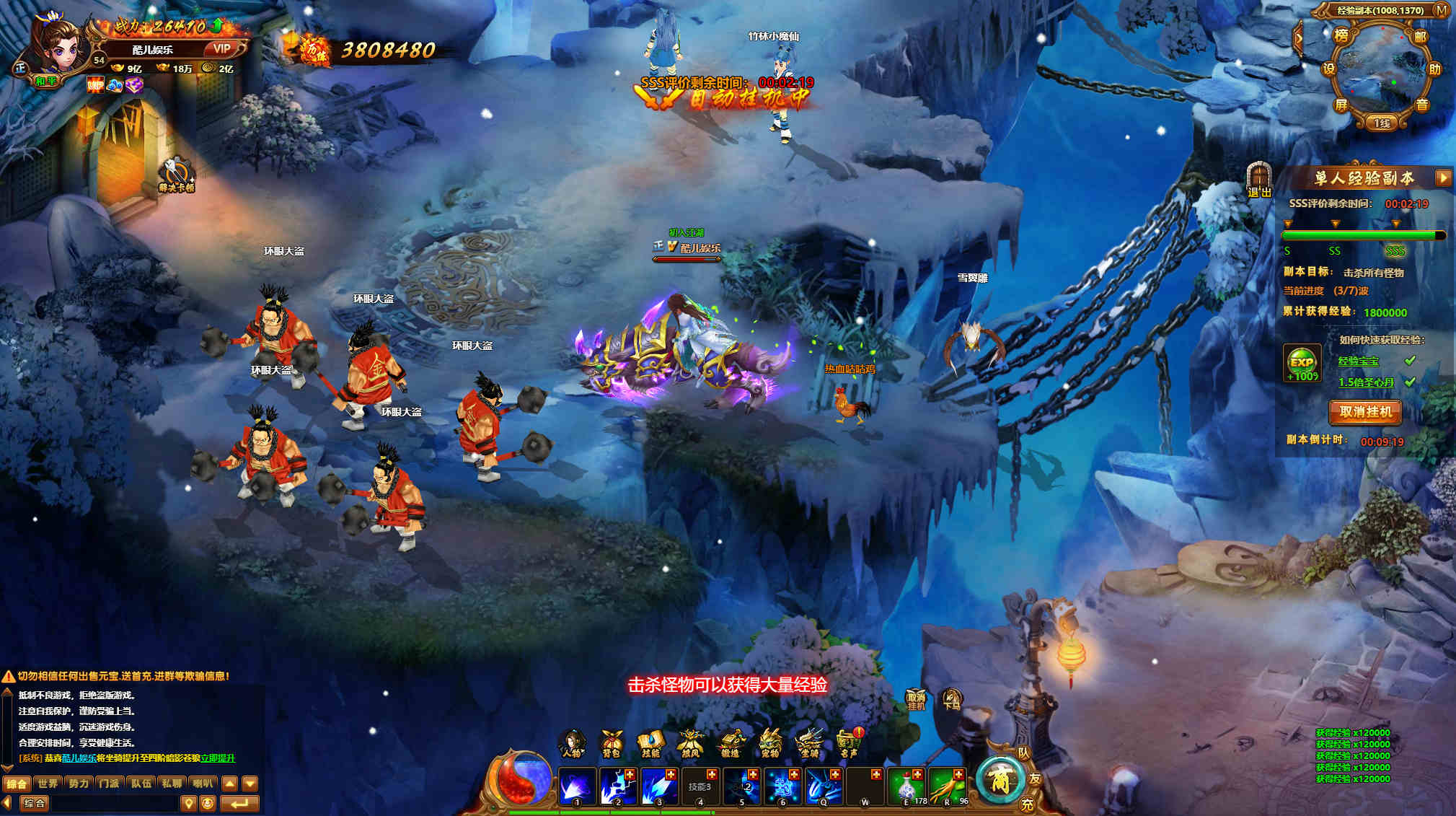Viewport: 1456px width, 816px height.
Task: Switch chat to the 世界 tab
Action: 48,784
